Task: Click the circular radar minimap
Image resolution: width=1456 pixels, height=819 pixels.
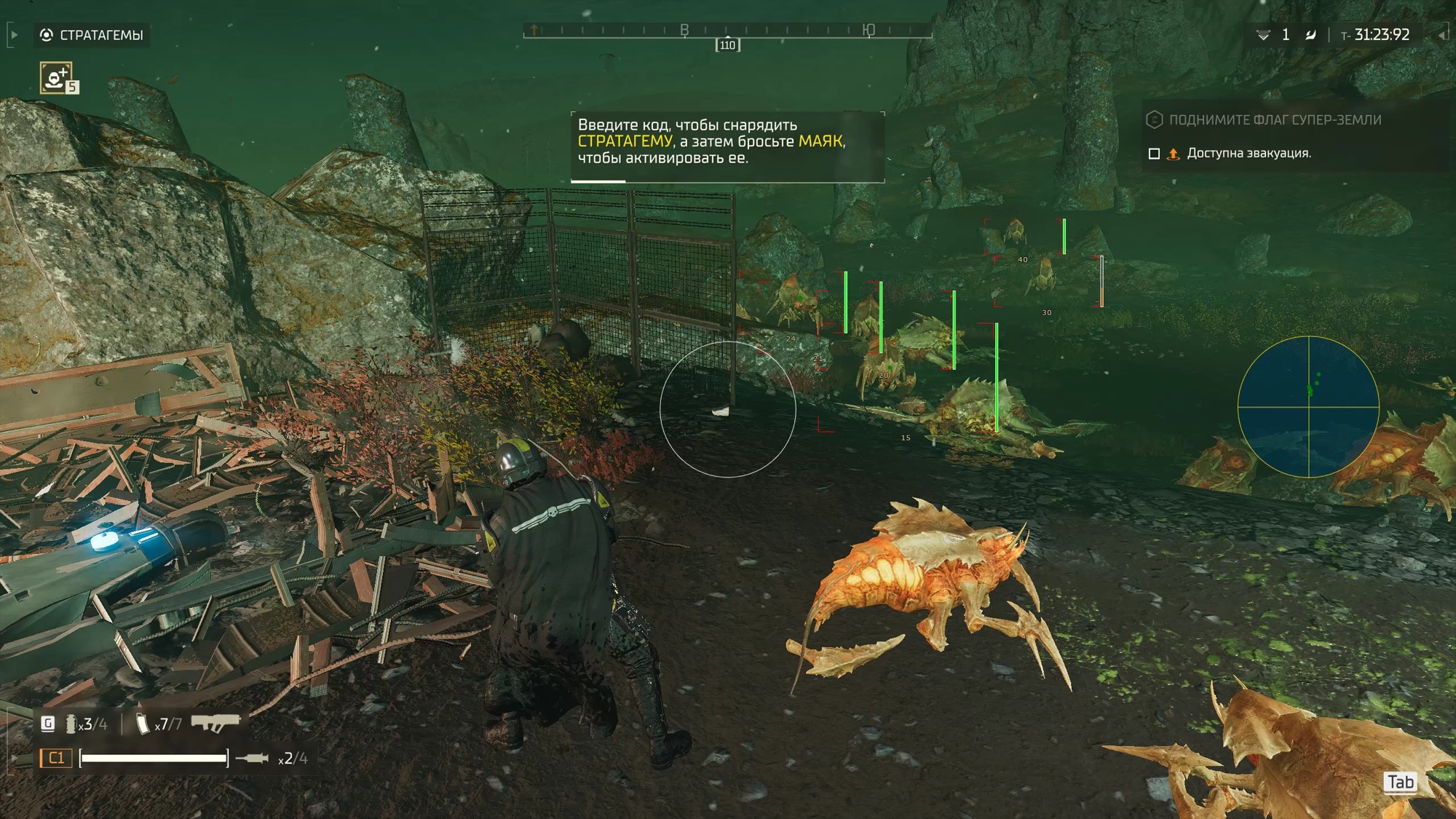Action: [x=1308, y=406]
